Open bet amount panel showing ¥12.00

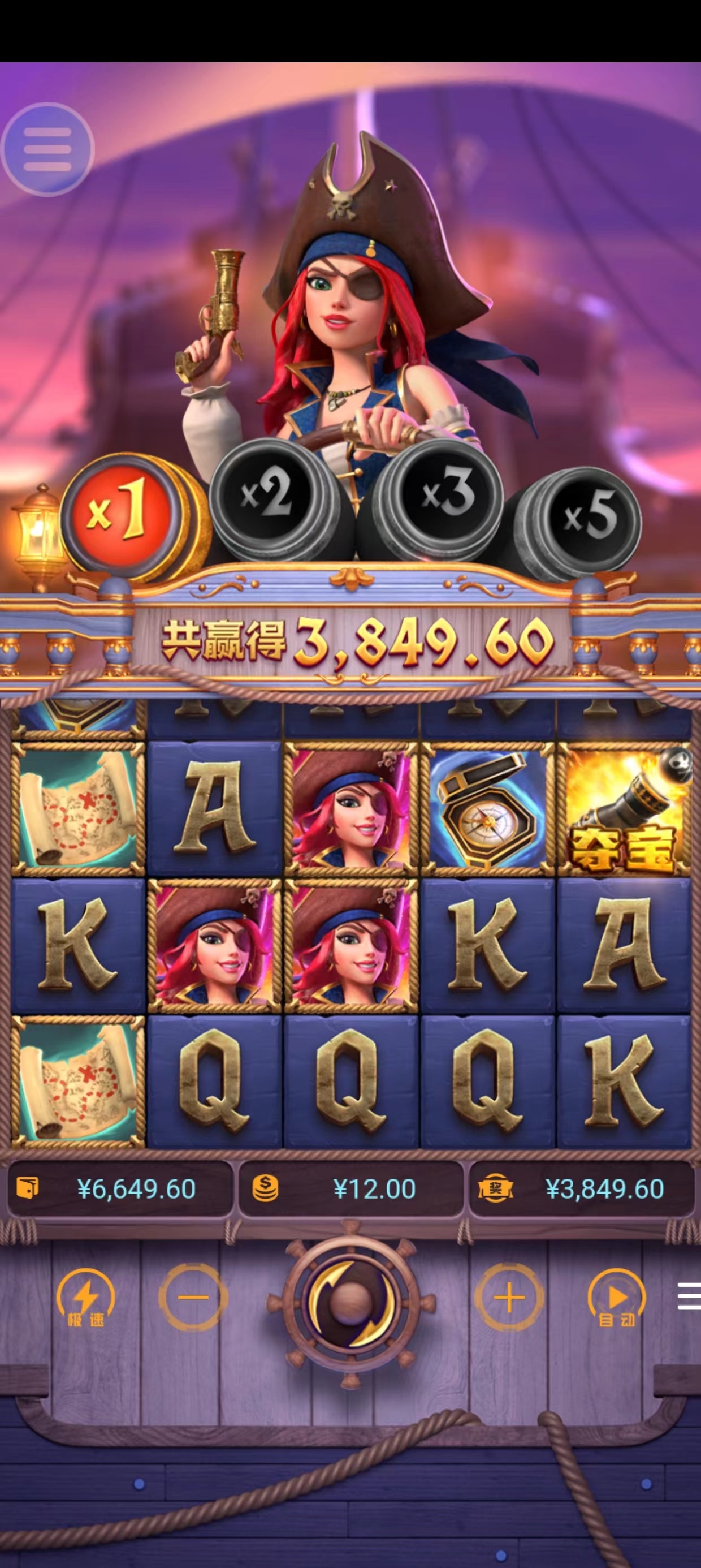[x=350, y=1189]
